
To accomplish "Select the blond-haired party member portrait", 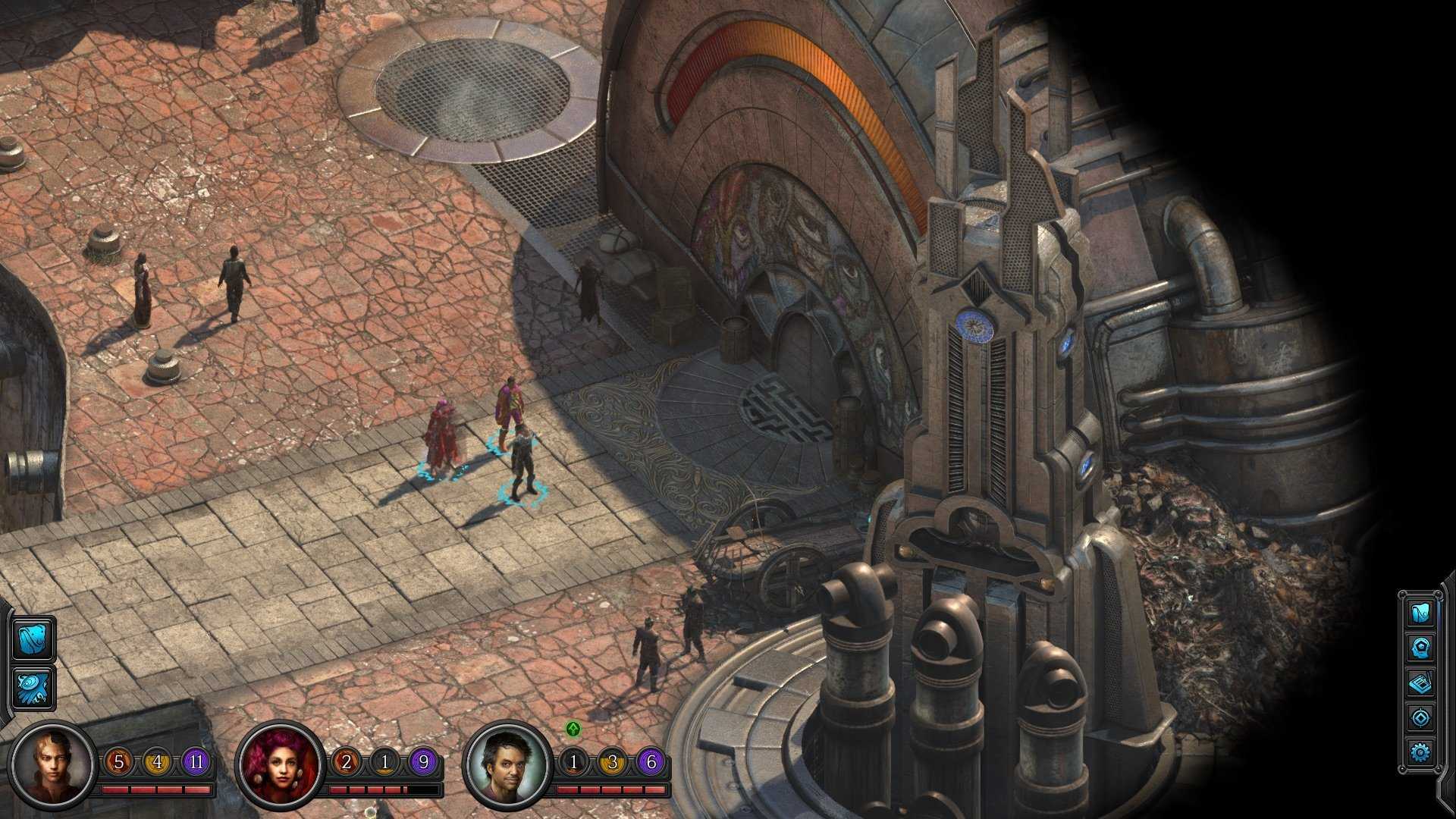I will 55,764.
